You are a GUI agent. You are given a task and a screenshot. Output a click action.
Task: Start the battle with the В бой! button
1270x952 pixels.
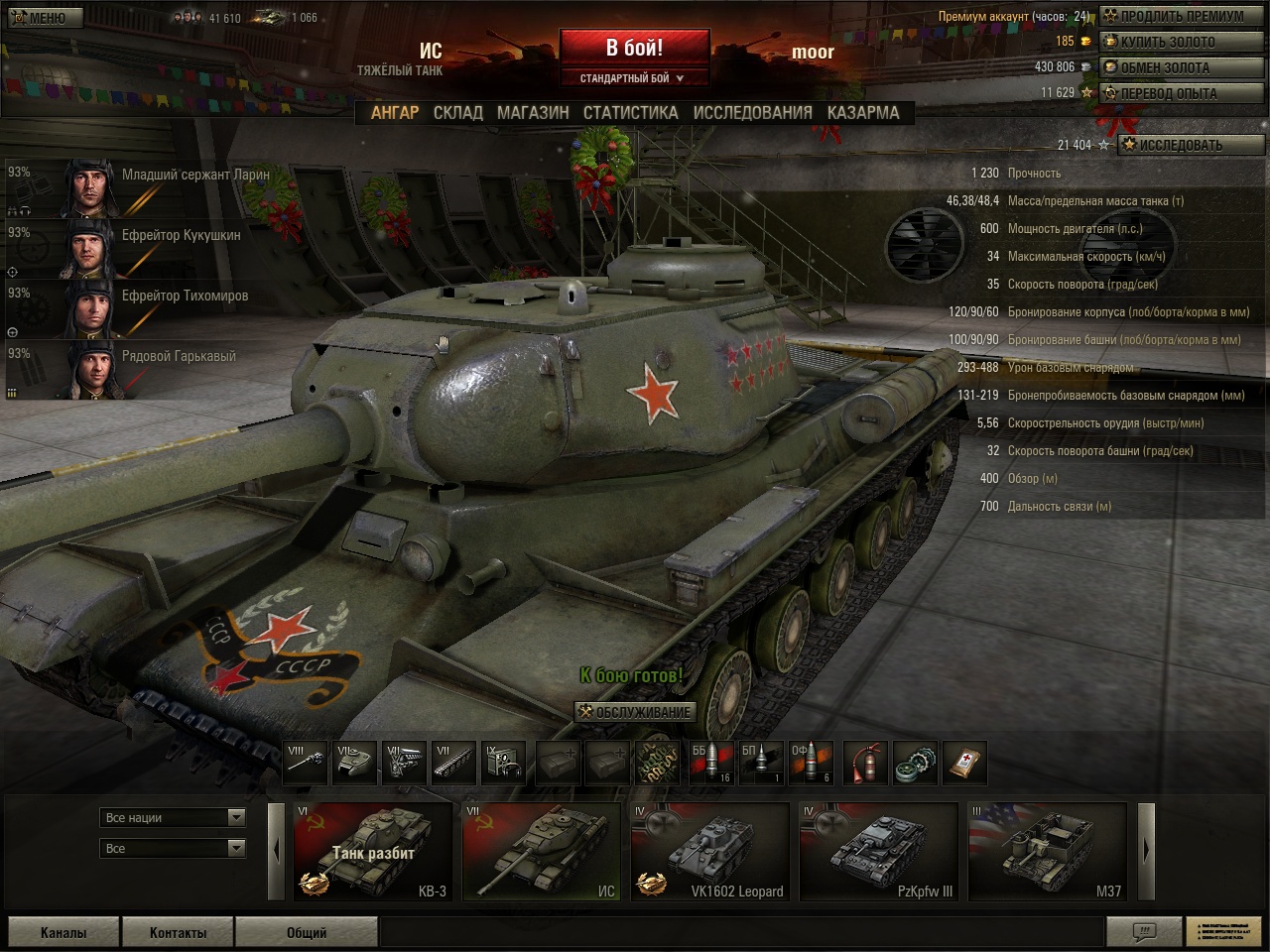coord(634,48)
